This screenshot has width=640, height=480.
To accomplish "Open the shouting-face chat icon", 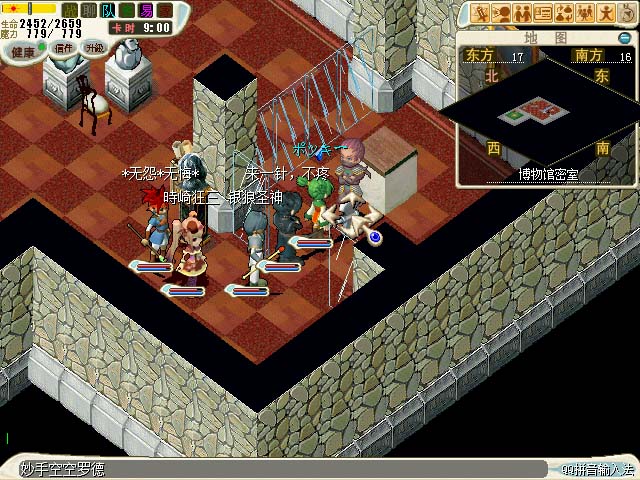I will tap(502, 13).
